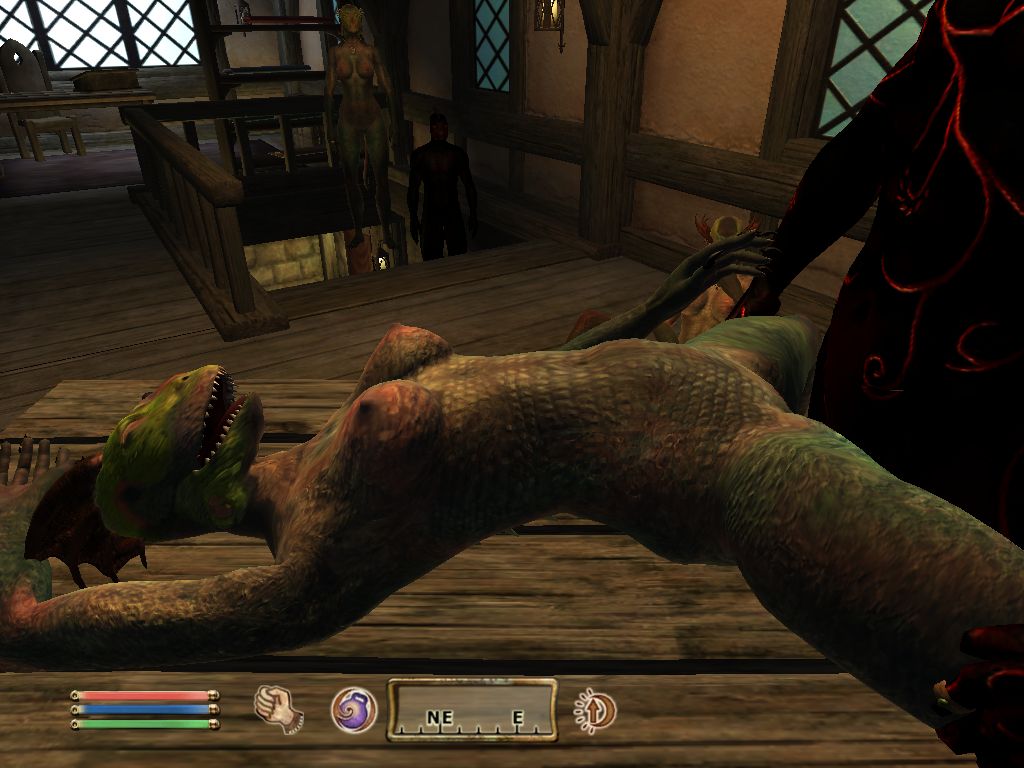Click the compass showing NE and E
This screenshot has height=768, width=1024.
tap(472, 711)
